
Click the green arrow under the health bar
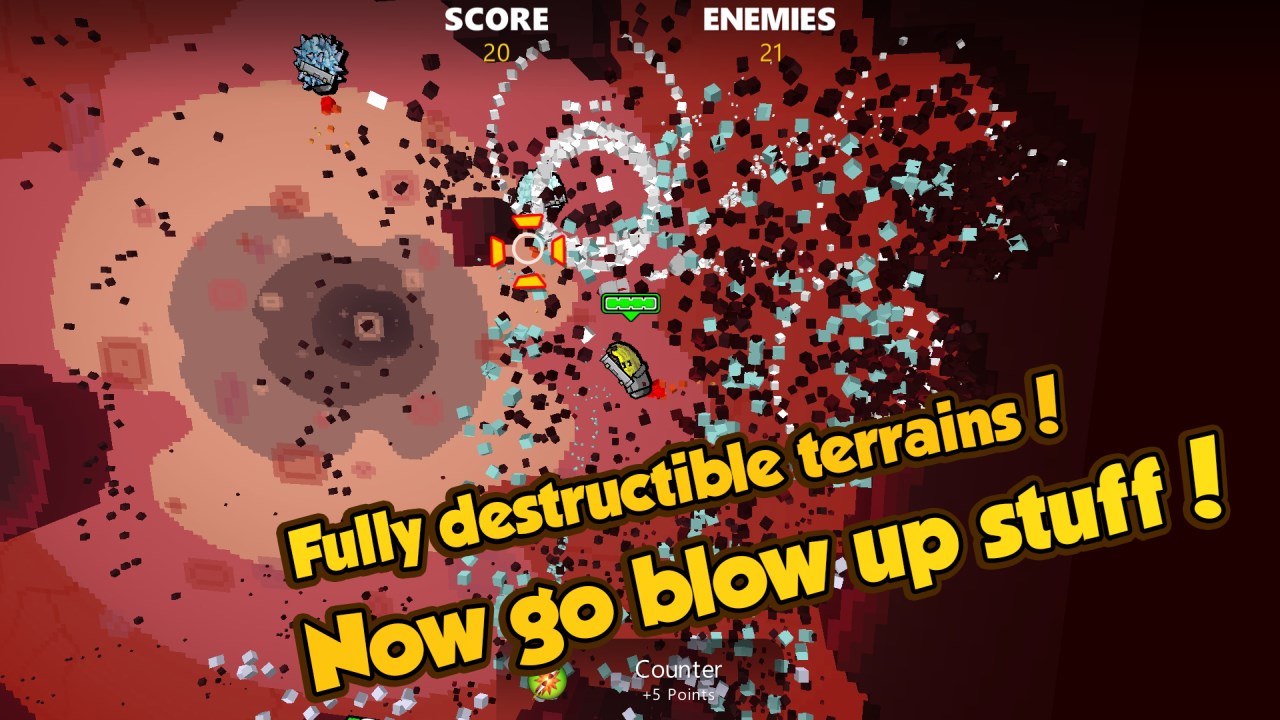[x=633, y=314]
